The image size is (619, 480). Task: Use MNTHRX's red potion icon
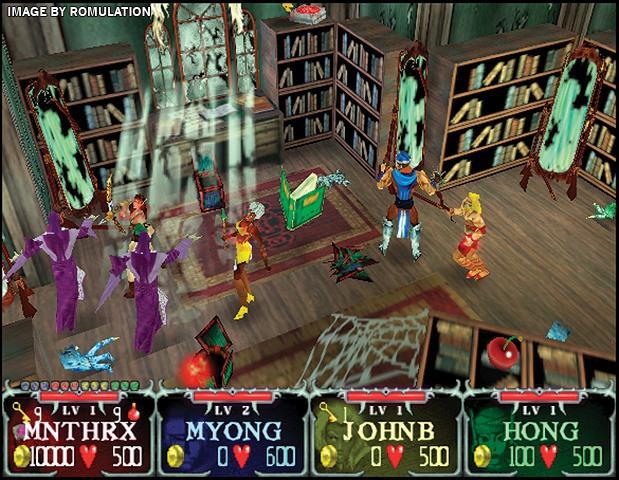coord(133,409)
